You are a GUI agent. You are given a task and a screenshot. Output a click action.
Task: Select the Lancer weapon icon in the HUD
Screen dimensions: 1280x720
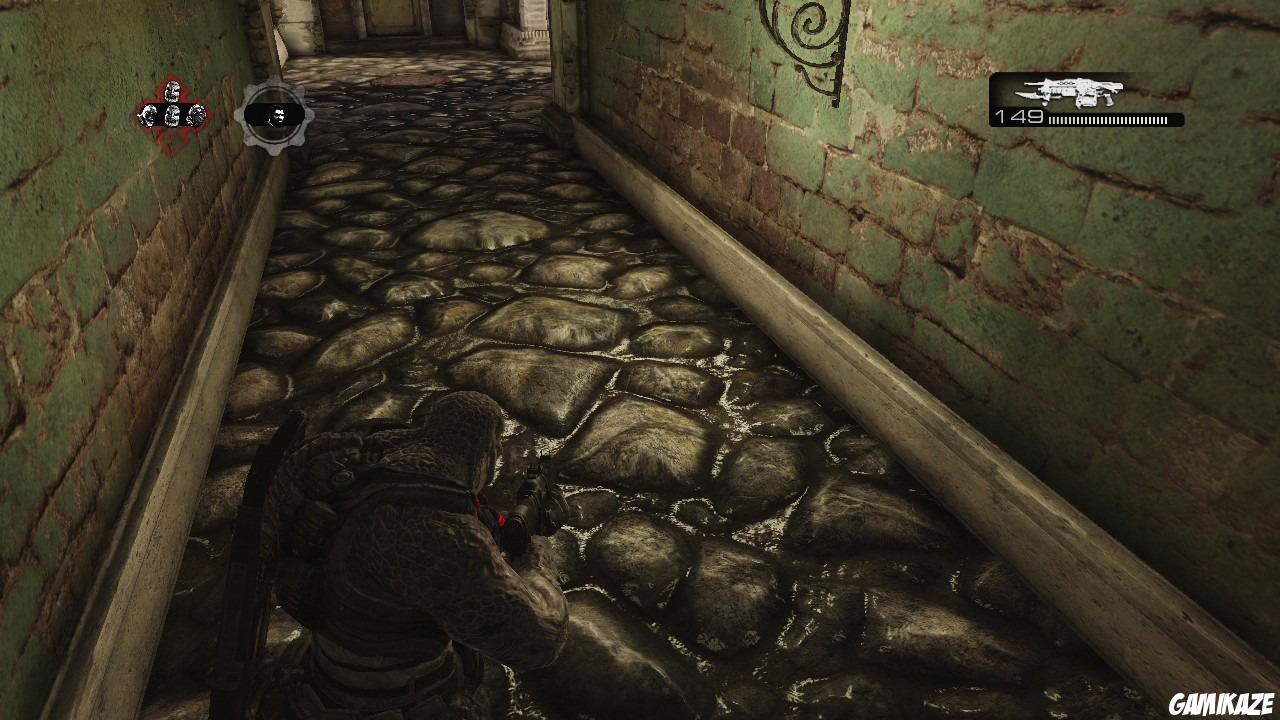tap(1070, 92)
